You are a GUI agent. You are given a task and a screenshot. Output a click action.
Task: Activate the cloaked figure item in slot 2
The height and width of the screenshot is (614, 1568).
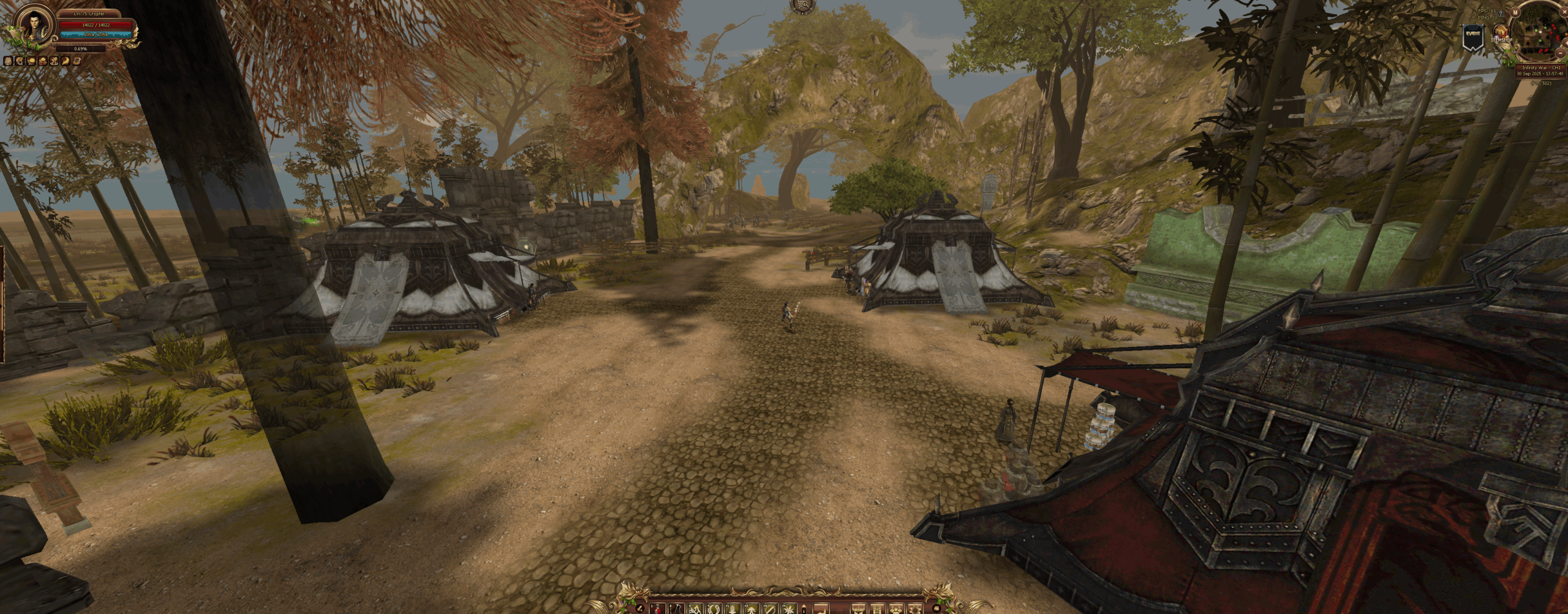click(676, 610)
